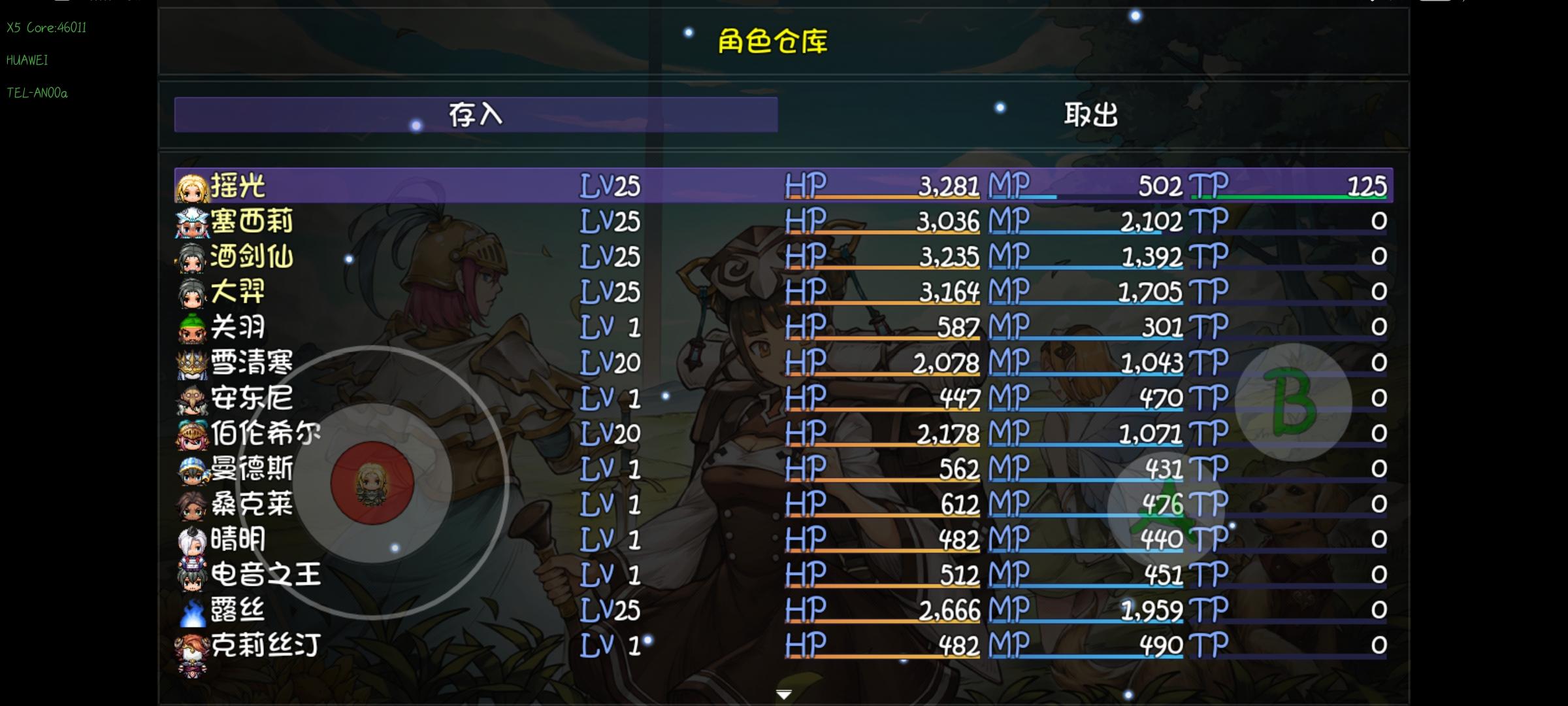Select 塞西莉's portrait icon
This screenshot has width=1568, height=706.
(191, 222)
